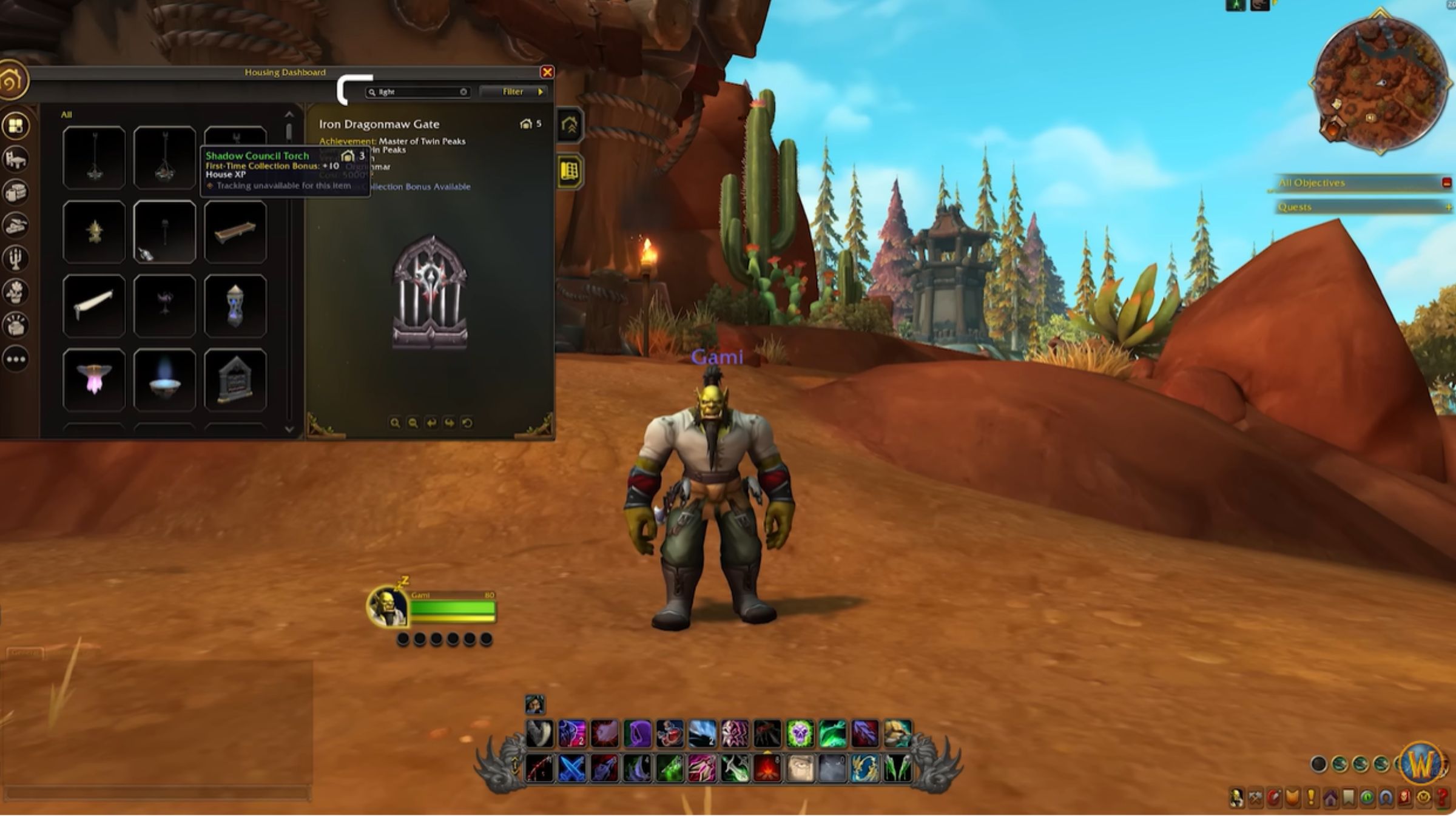Clear the search text with the X button
This screenshot has width=1456, height=819.
tap(463, 92)
